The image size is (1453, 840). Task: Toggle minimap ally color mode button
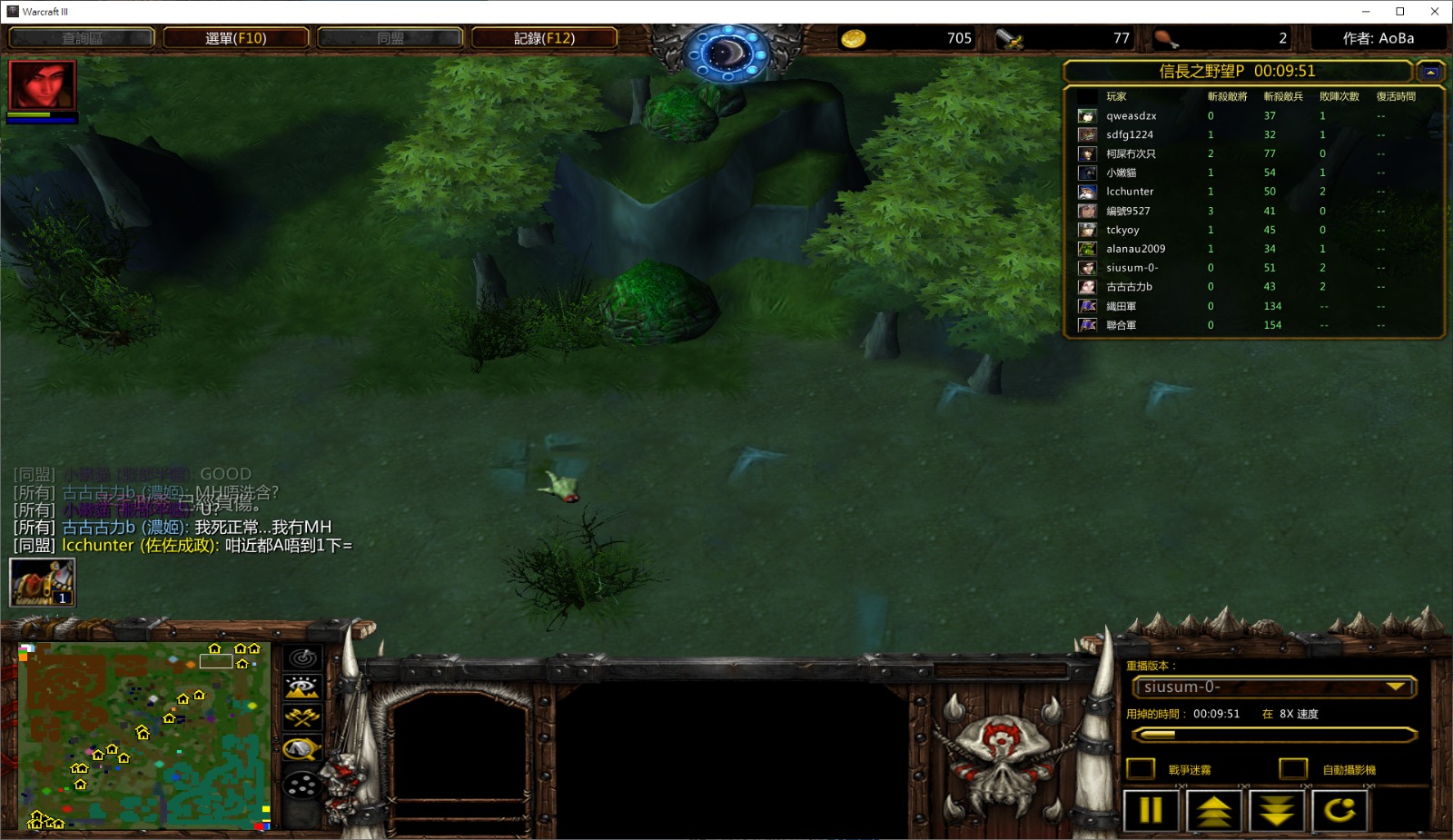[302, 718]
